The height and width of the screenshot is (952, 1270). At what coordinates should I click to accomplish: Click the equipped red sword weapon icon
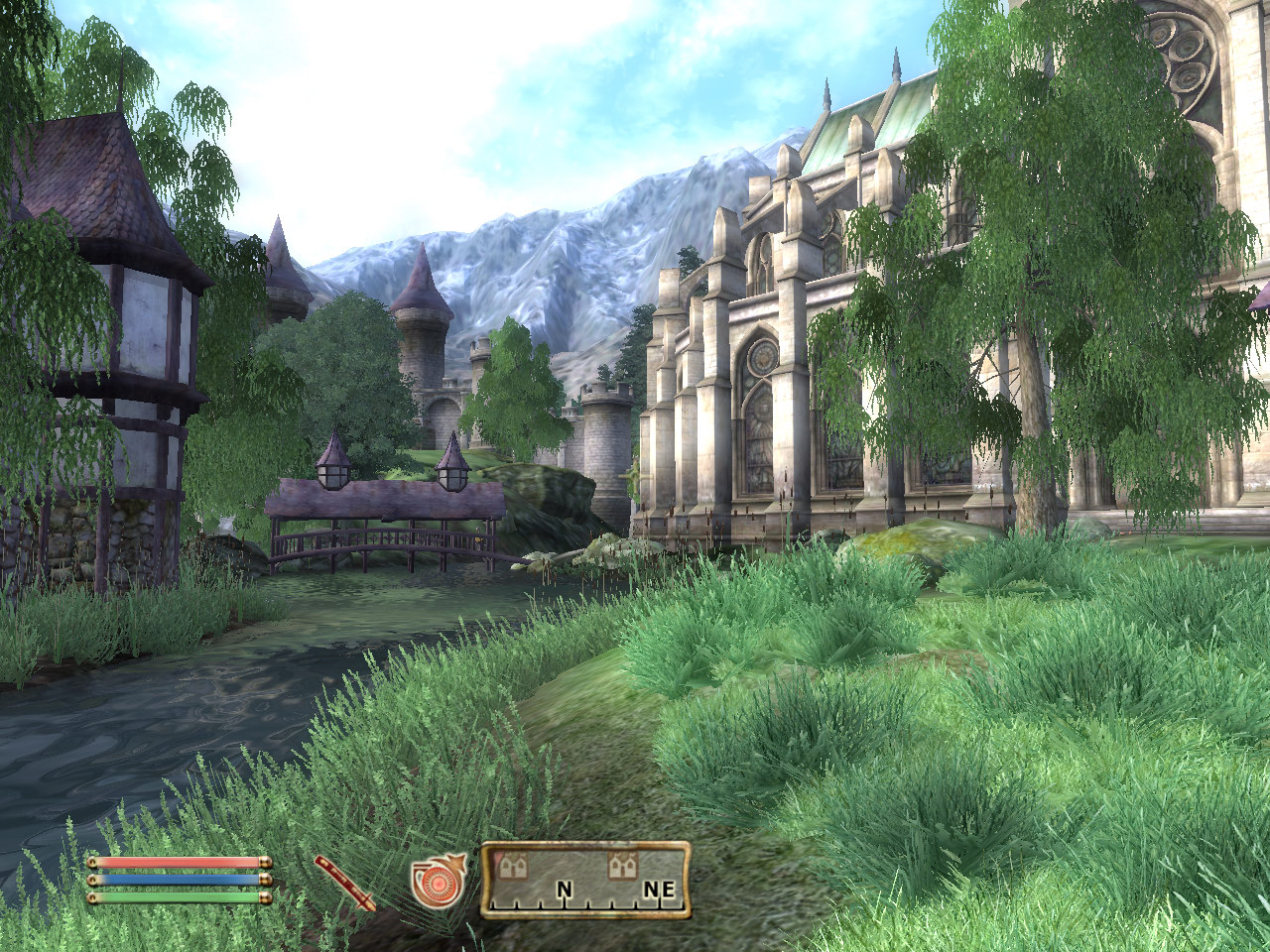click(x=345, y=882)
